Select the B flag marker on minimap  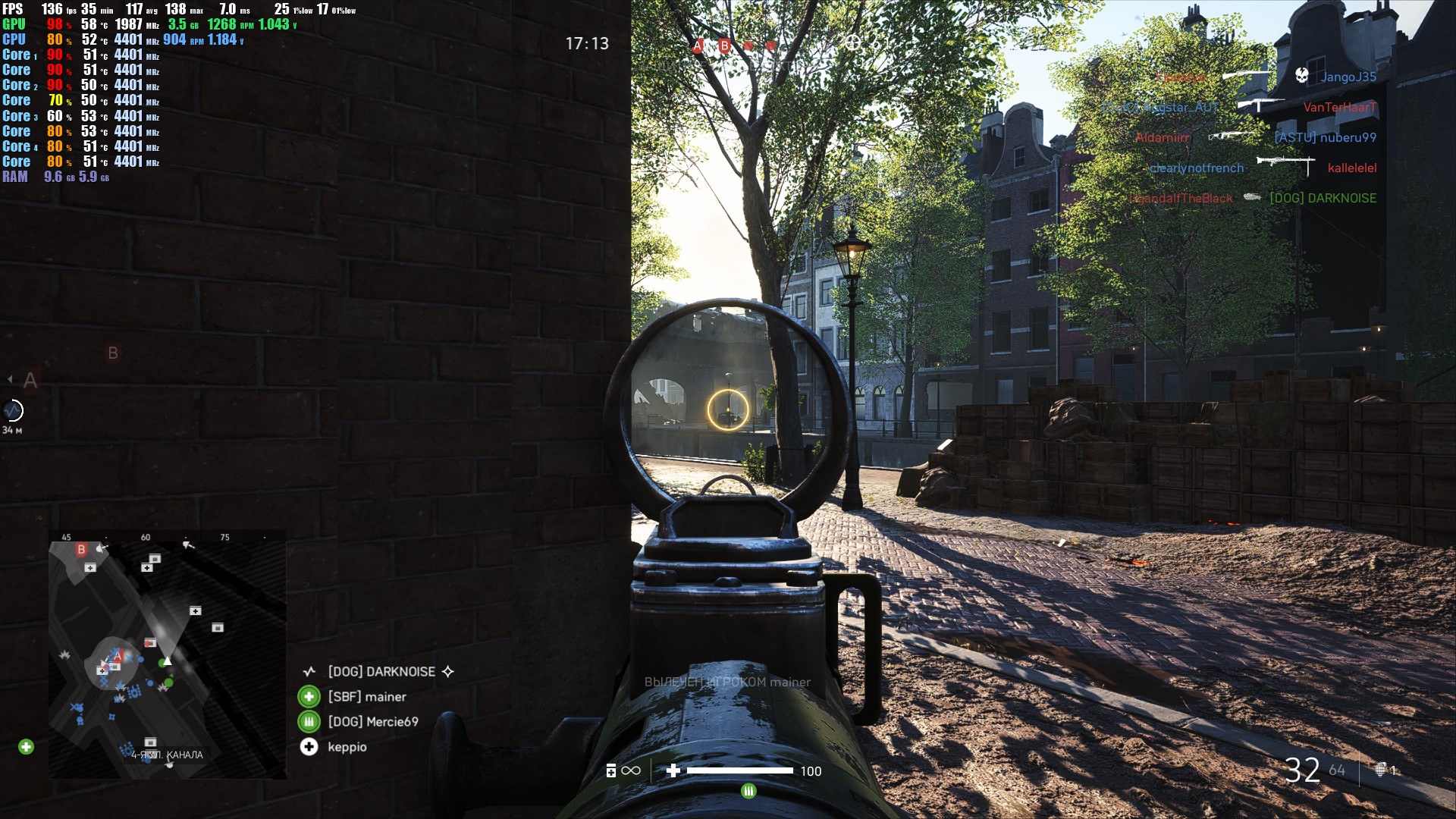(81, 549)
